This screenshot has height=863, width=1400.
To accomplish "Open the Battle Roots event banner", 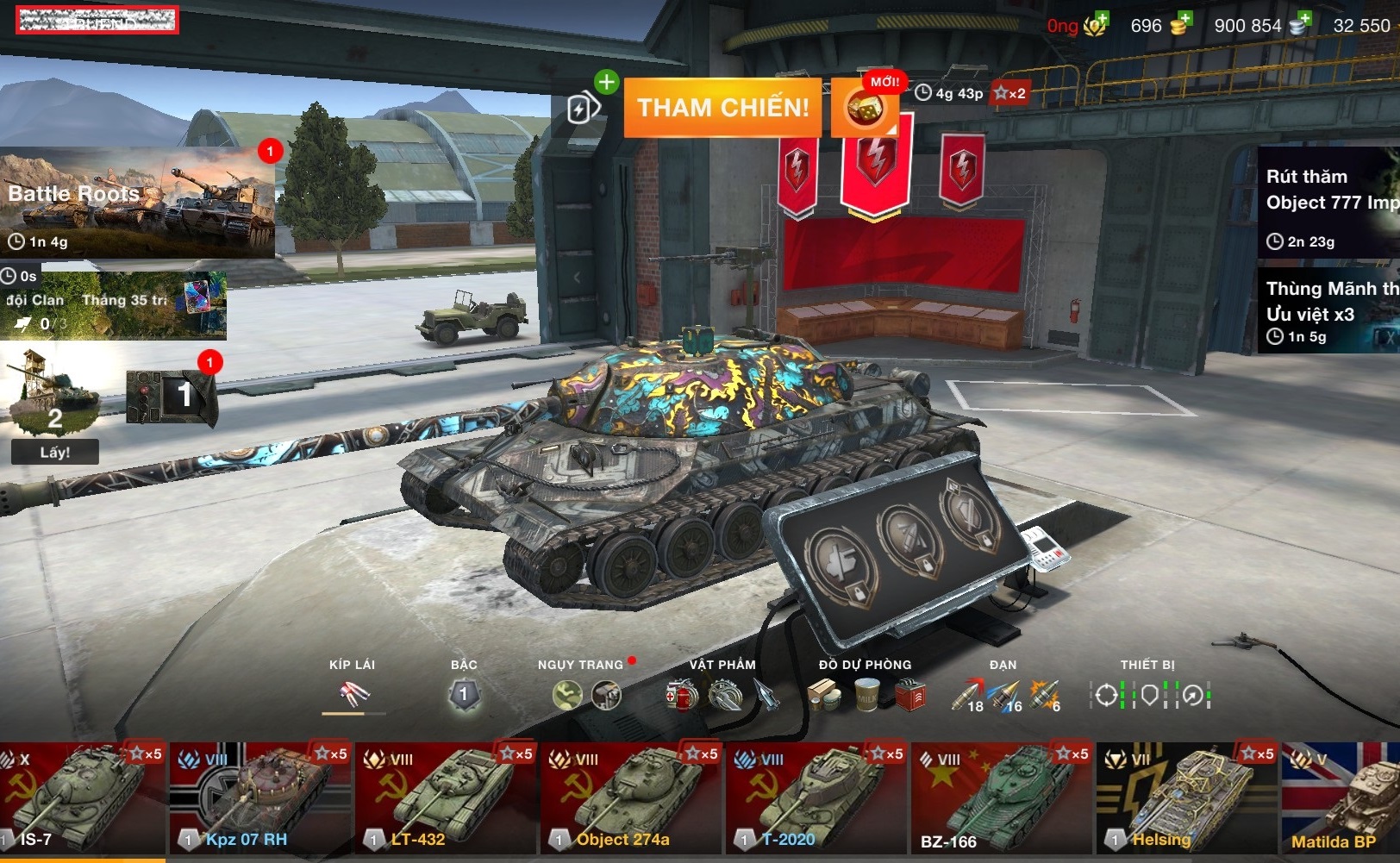I will 138,203.
